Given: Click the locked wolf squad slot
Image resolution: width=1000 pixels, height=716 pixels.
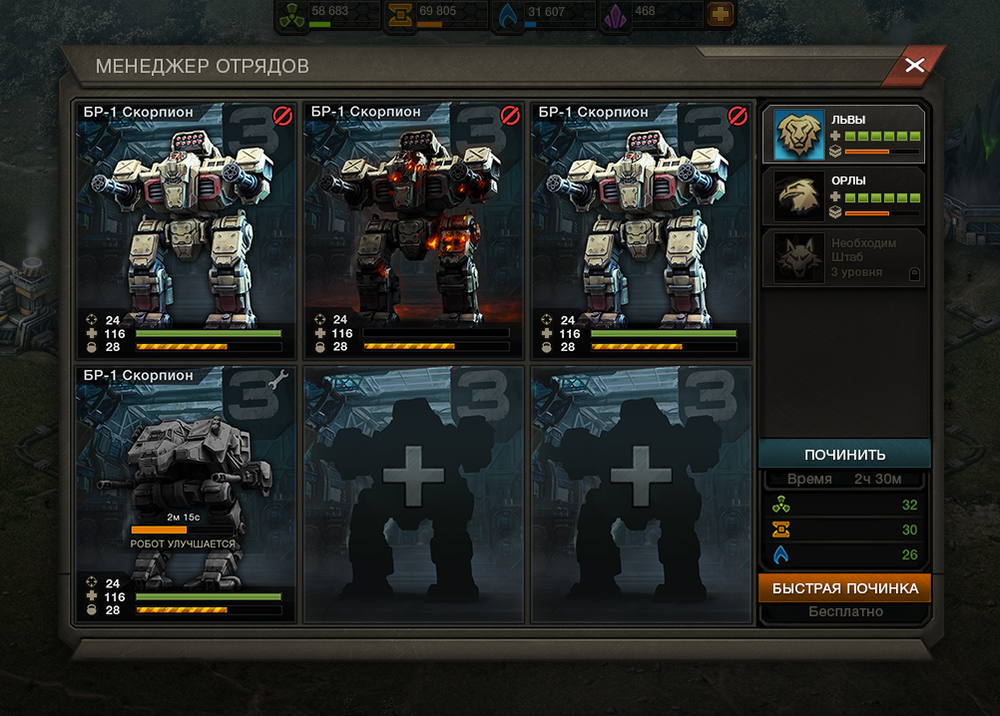Looking at the screenshot, I should (846, 258).
